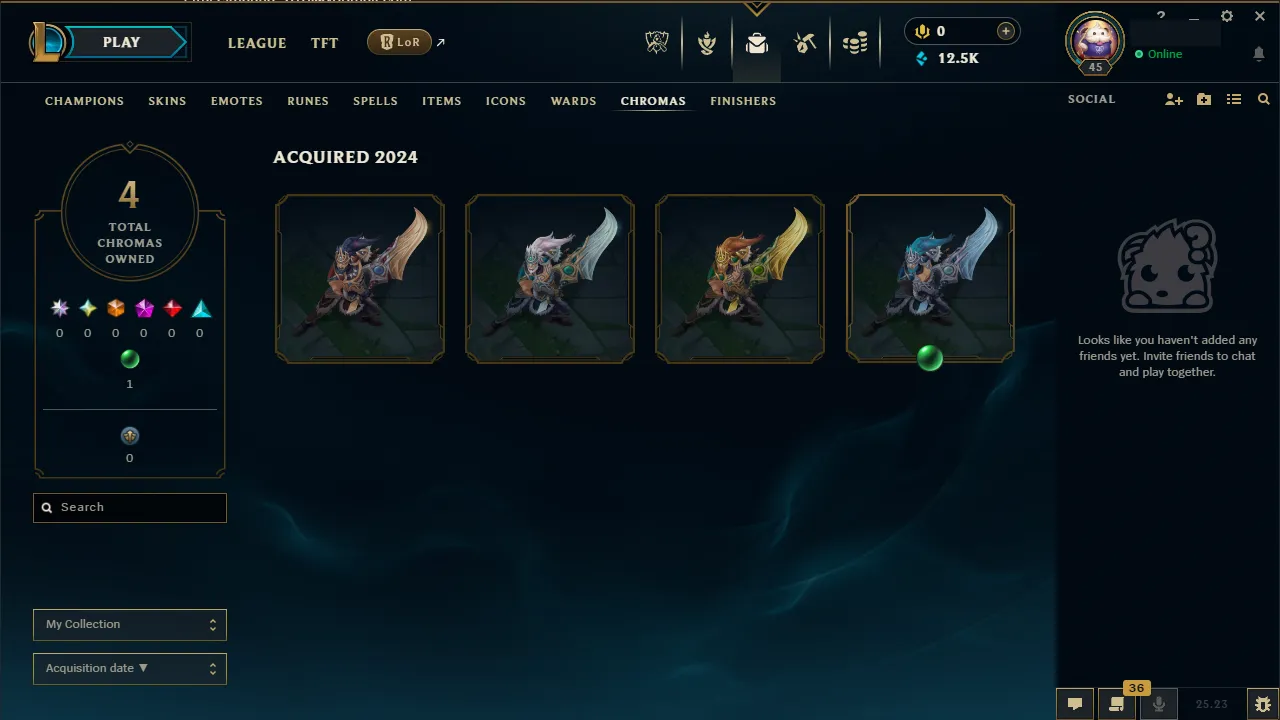The image size is (1280, 720).
Task: Open the PLAY menu
Action: tap(121, 42)
